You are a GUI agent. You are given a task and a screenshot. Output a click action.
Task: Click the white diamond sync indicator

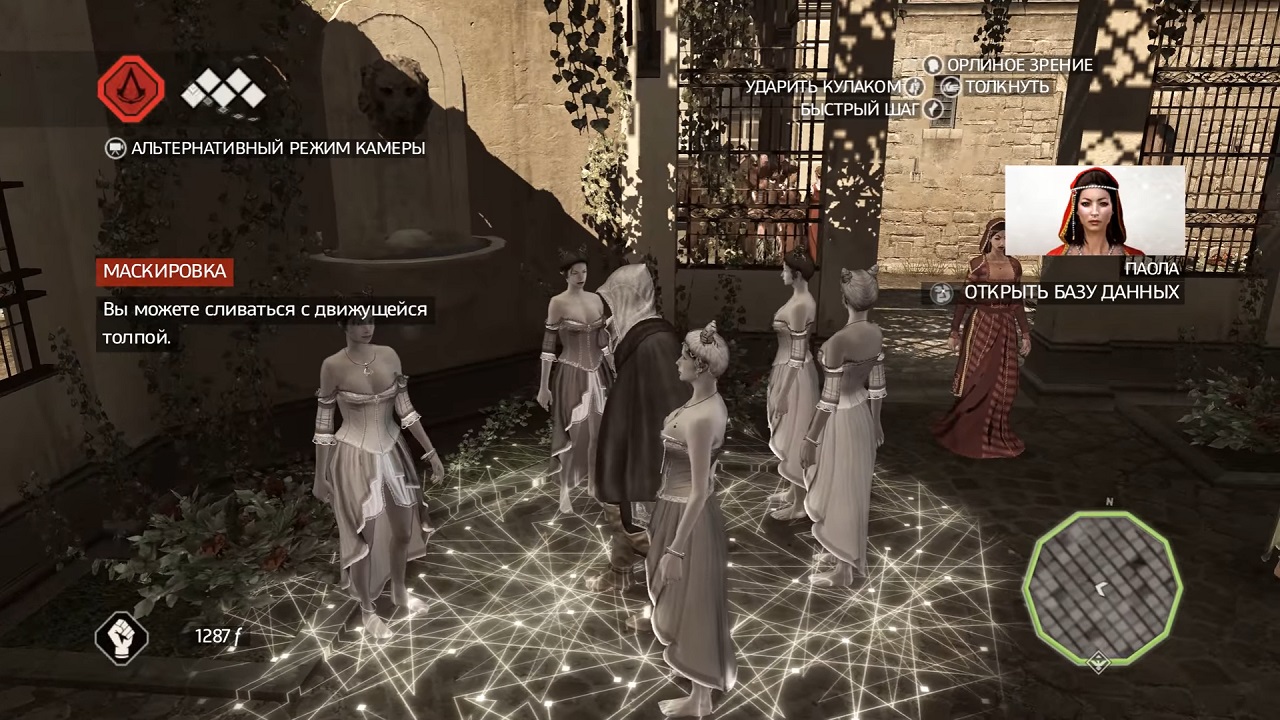click(x=223, y=93)
